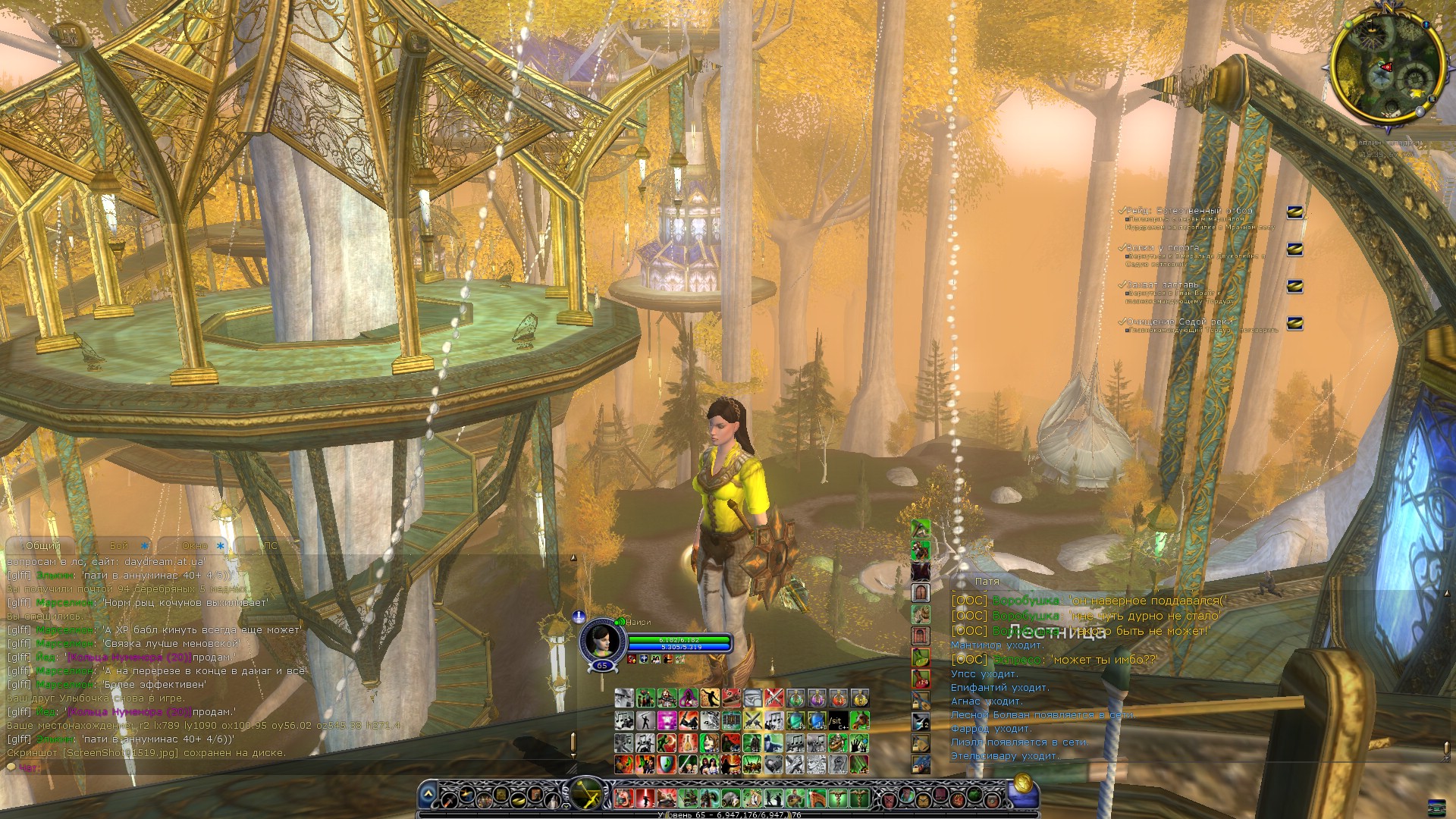Use the magenta glowing skill icon
1456x819 pixels.
tap(667, 720)
